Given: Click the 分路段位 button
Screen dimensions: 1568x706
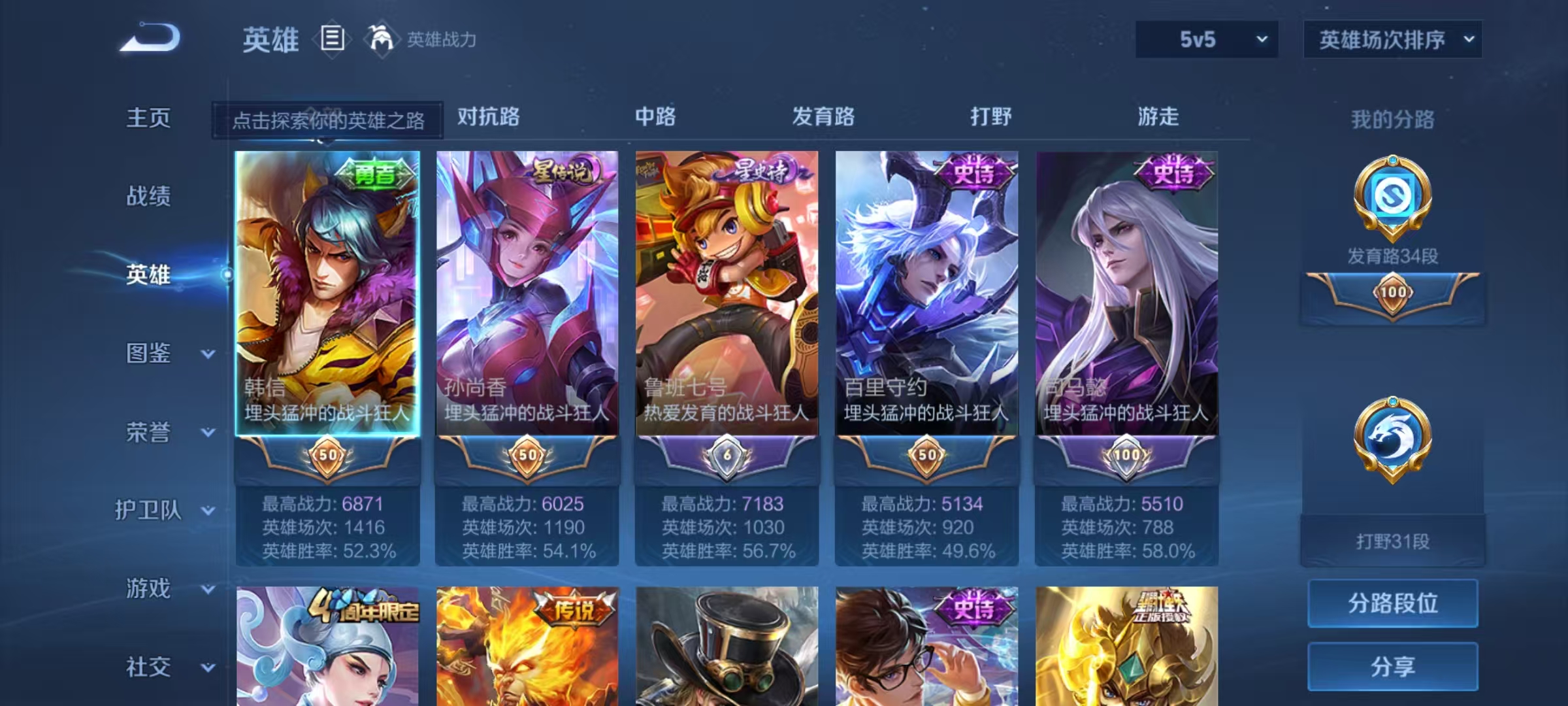Looking at the screenshot, I should [x=1392, y=605].
